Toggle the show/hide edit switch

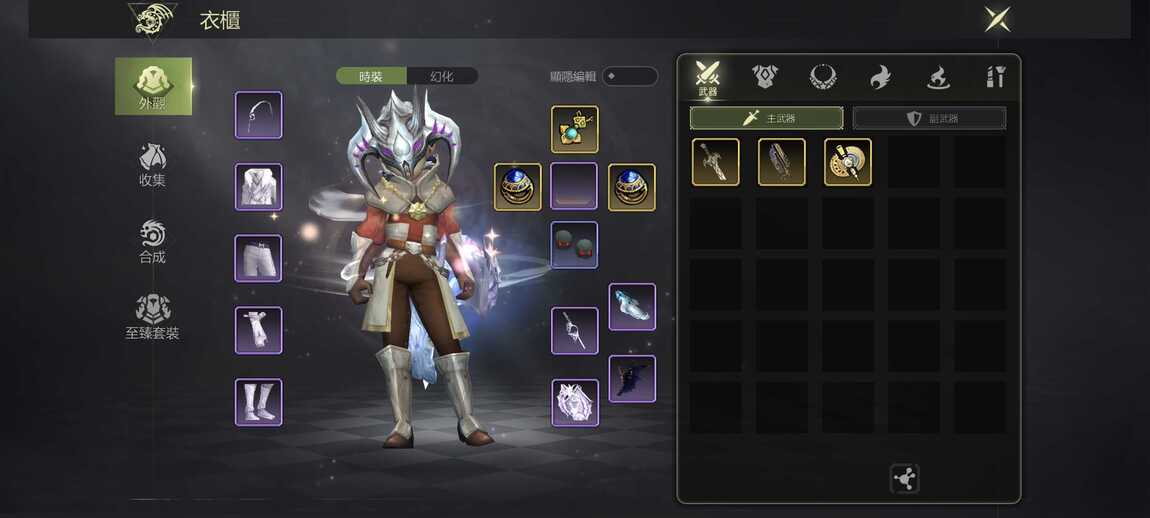(x=629, y=76)
